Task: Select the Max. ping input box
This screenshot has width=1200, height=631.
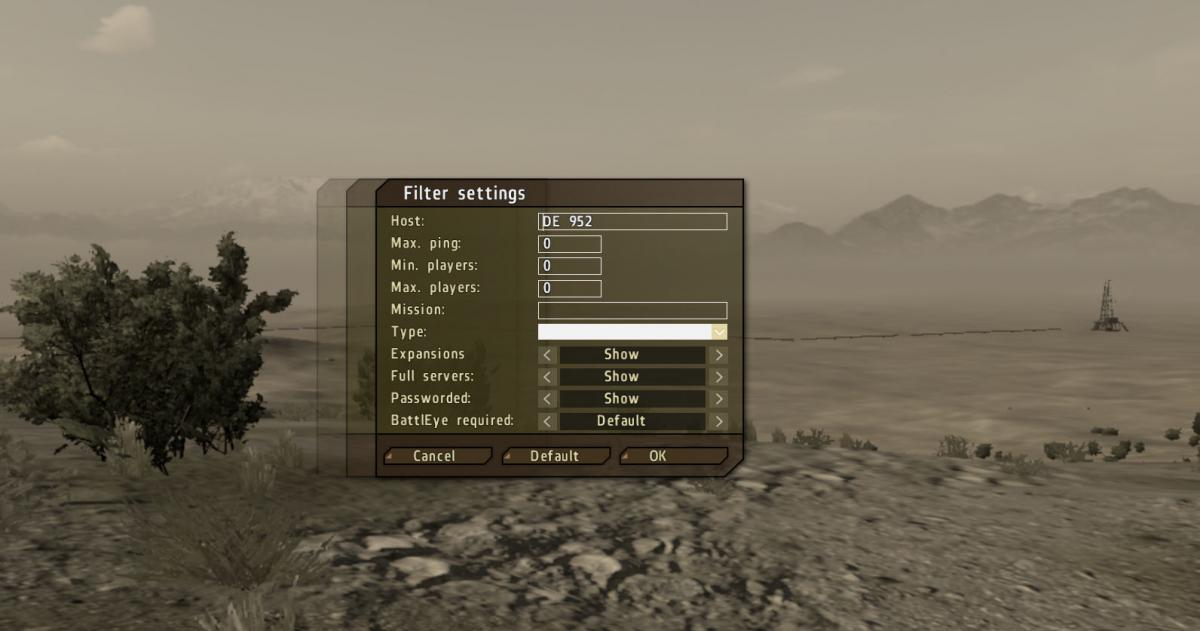Action: [x=570, y=244]
